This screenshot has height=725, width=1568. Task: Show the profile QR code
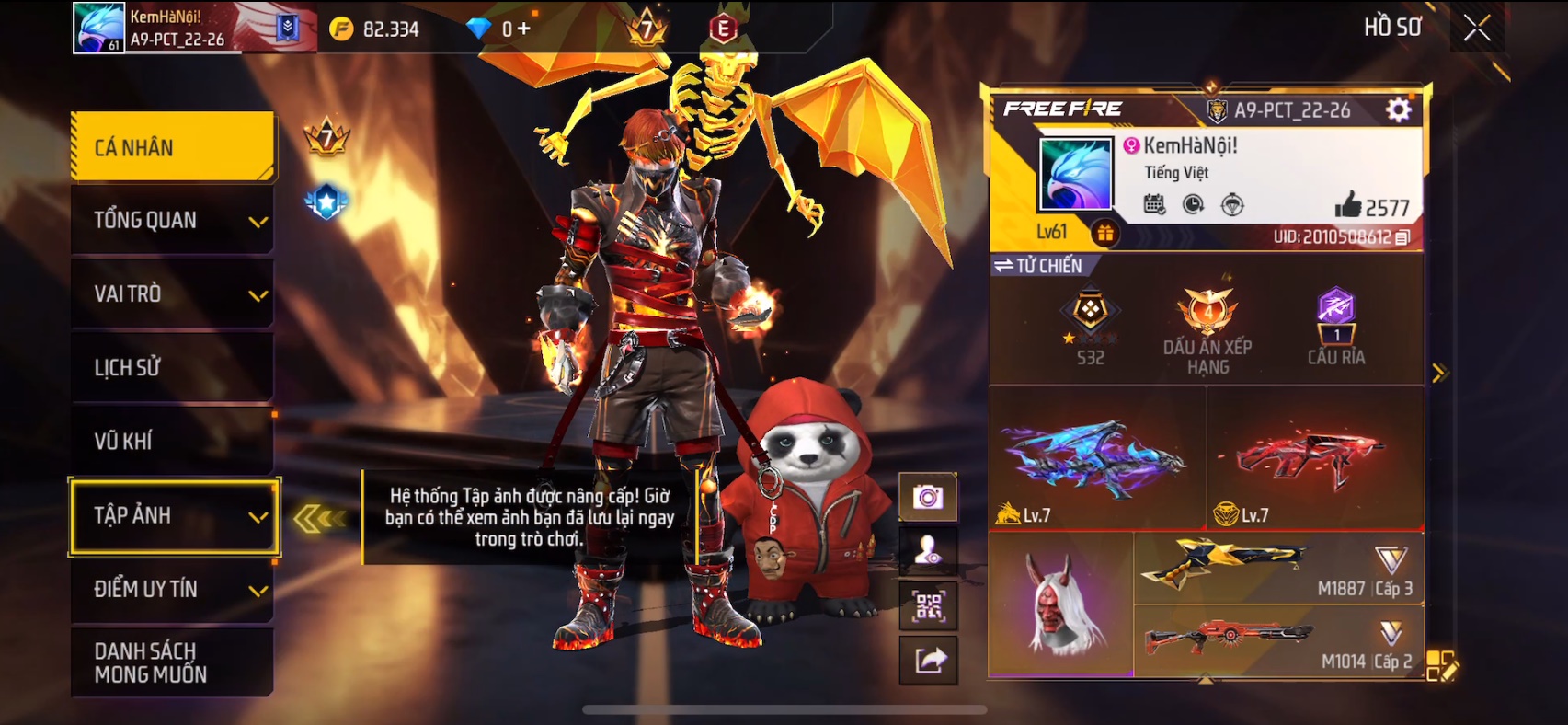[928, 606]
